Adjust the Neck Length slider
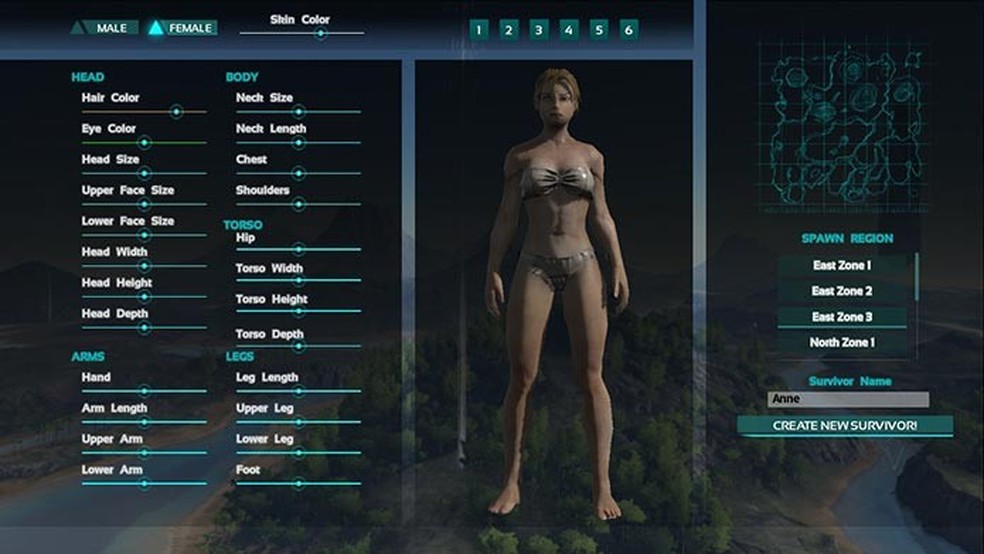 click(x=298, y=143)
